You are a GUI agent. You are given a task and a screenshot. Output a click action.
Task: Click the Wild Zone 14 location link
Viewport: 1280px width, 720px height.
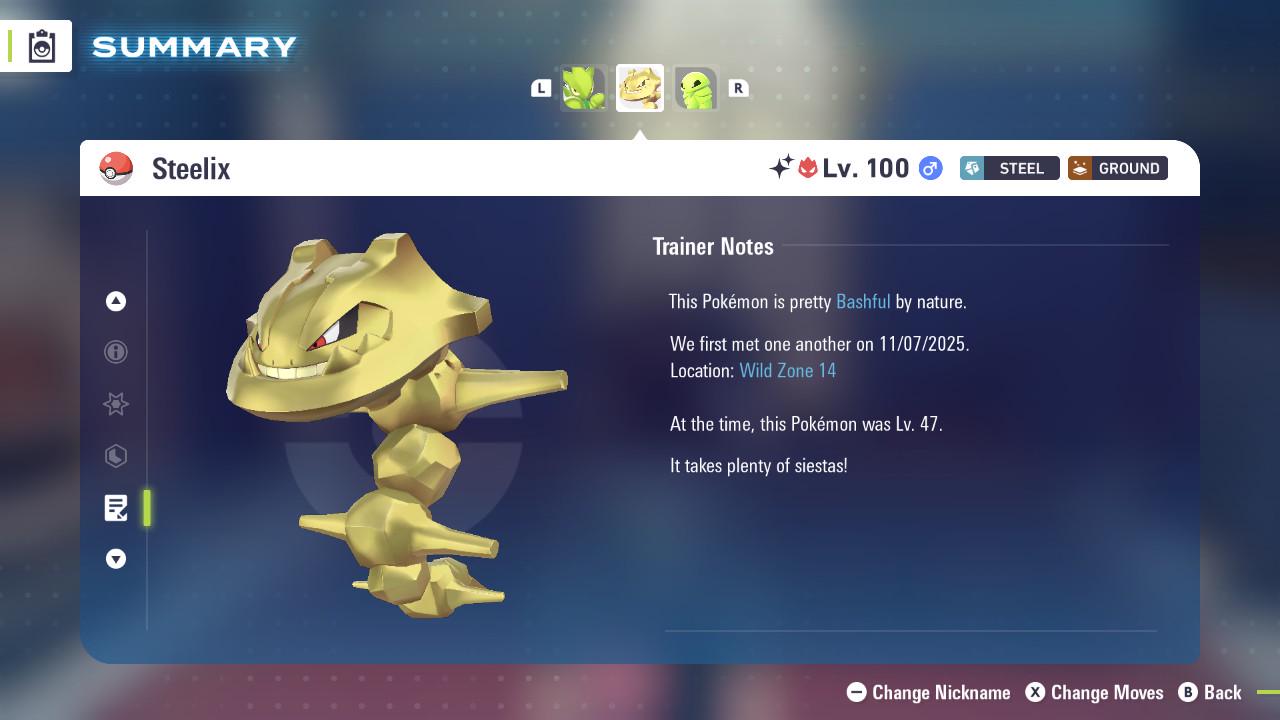[787, 370]
